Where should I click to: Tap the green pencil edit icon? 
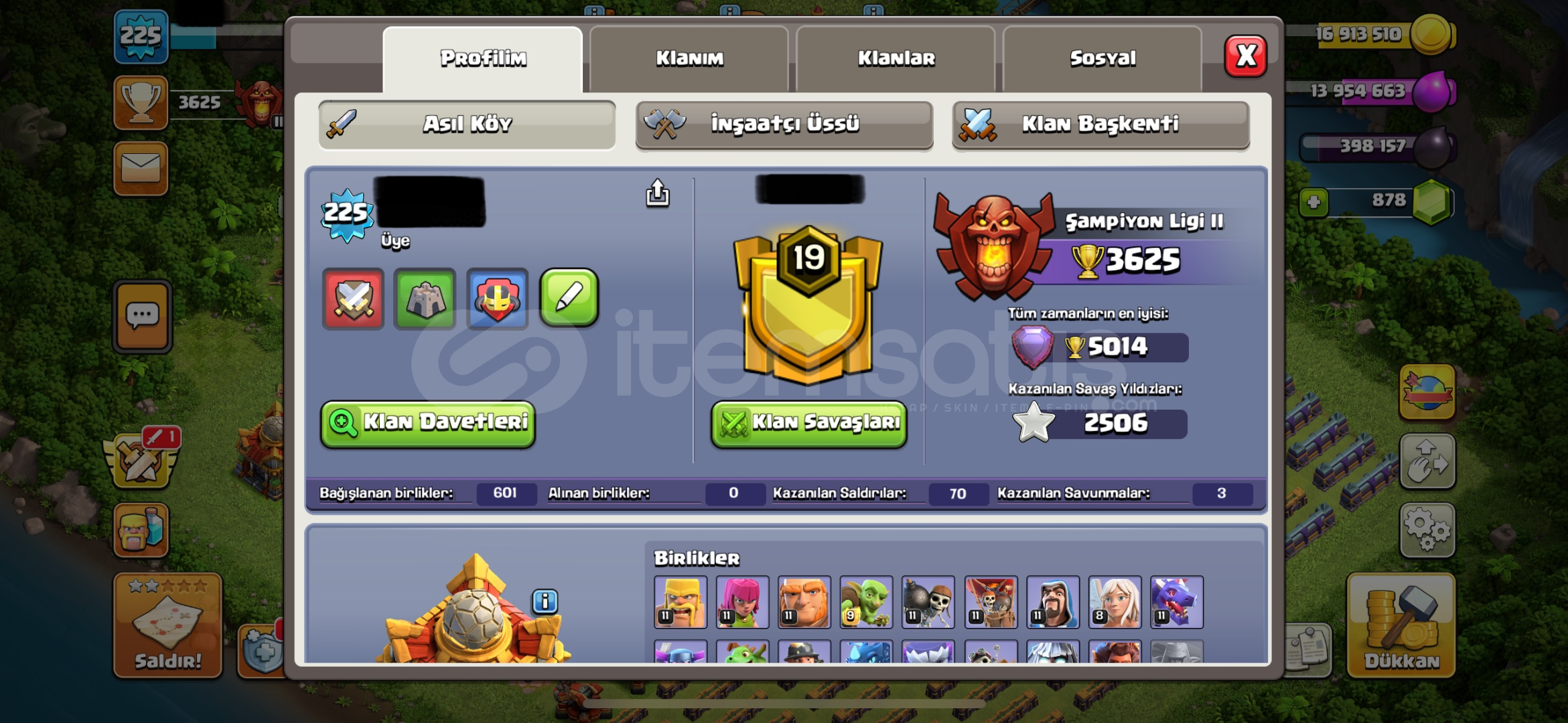point(569,299)
